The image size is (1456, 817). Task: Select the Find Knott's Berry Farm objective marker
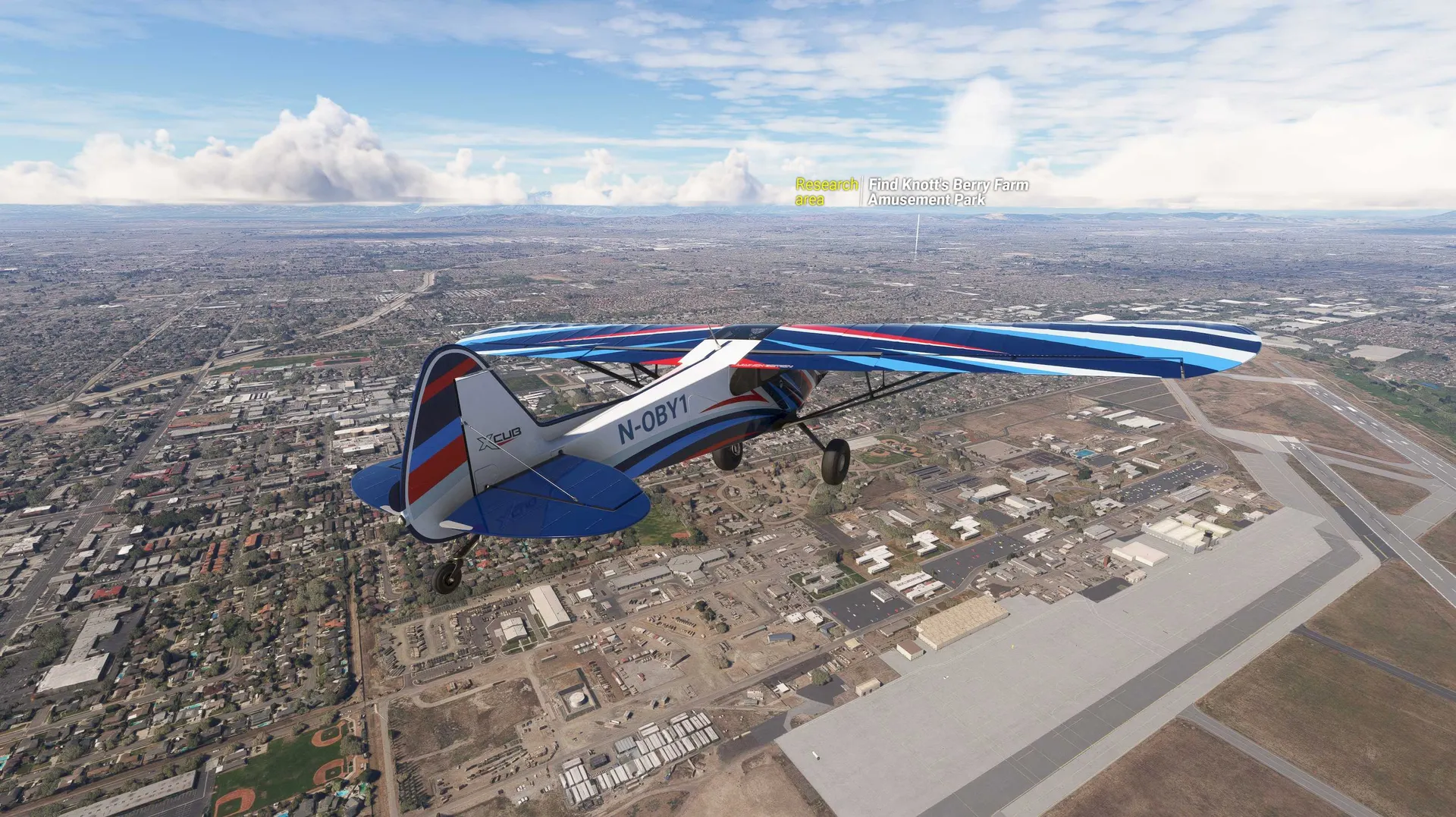[948, 192]
